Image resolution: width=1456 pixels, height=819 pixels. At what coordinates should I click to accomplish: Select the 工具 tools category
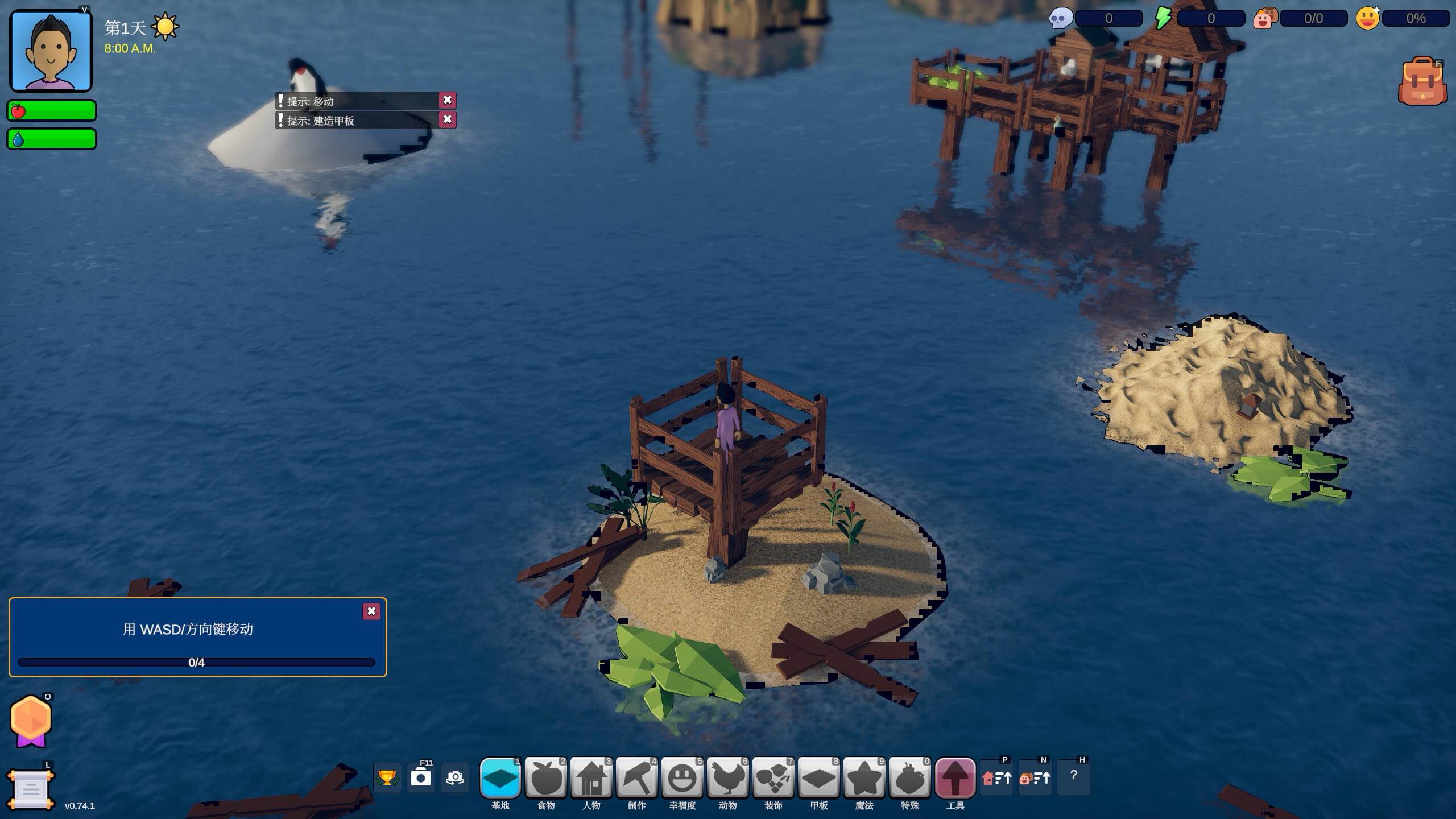(955, 776)
